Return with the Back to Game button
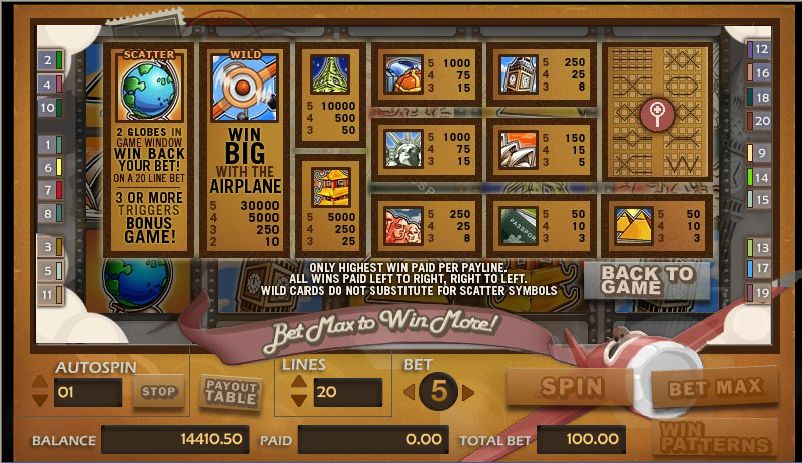 647,280
